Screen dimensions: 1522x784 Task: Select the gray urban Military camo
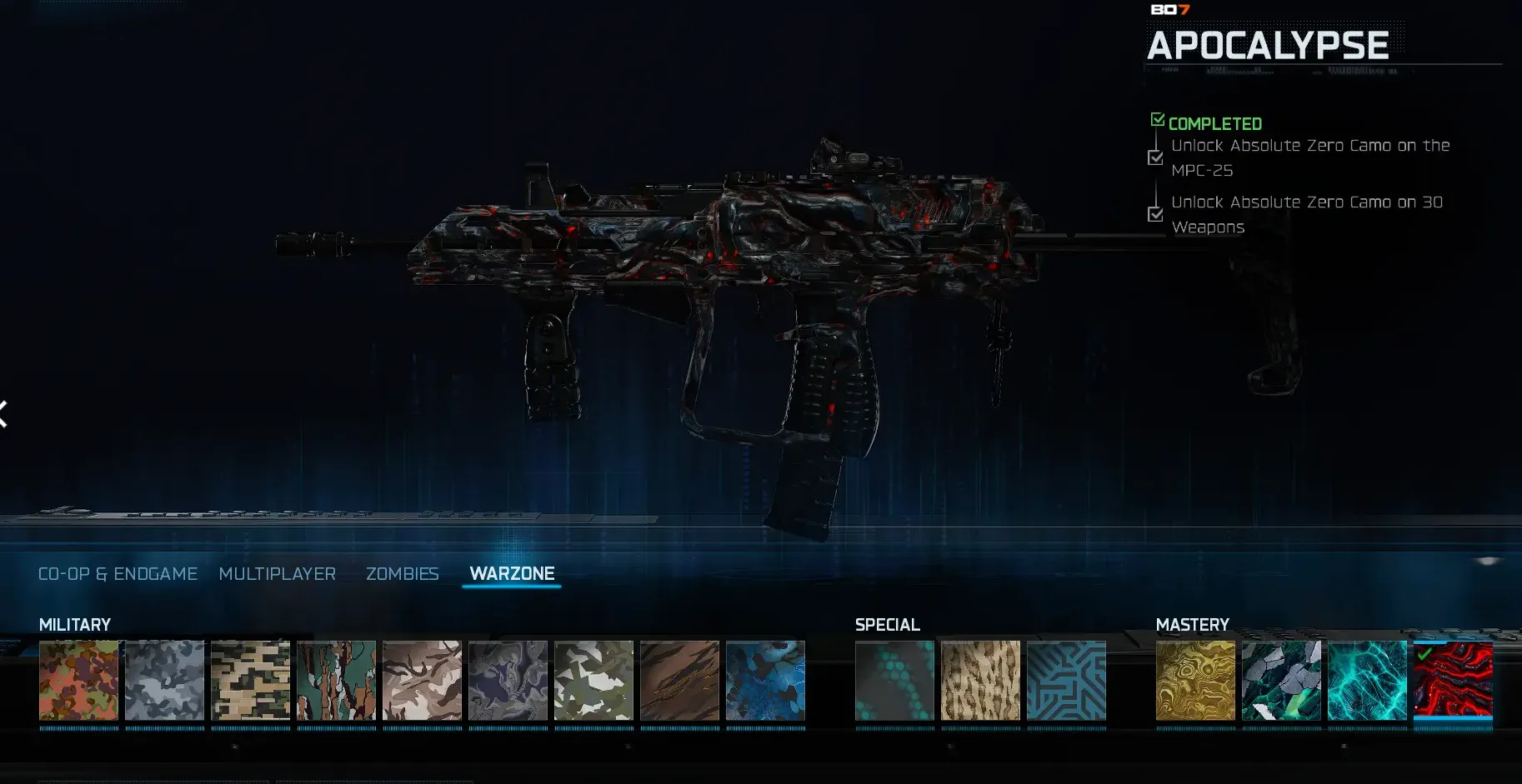164,681
